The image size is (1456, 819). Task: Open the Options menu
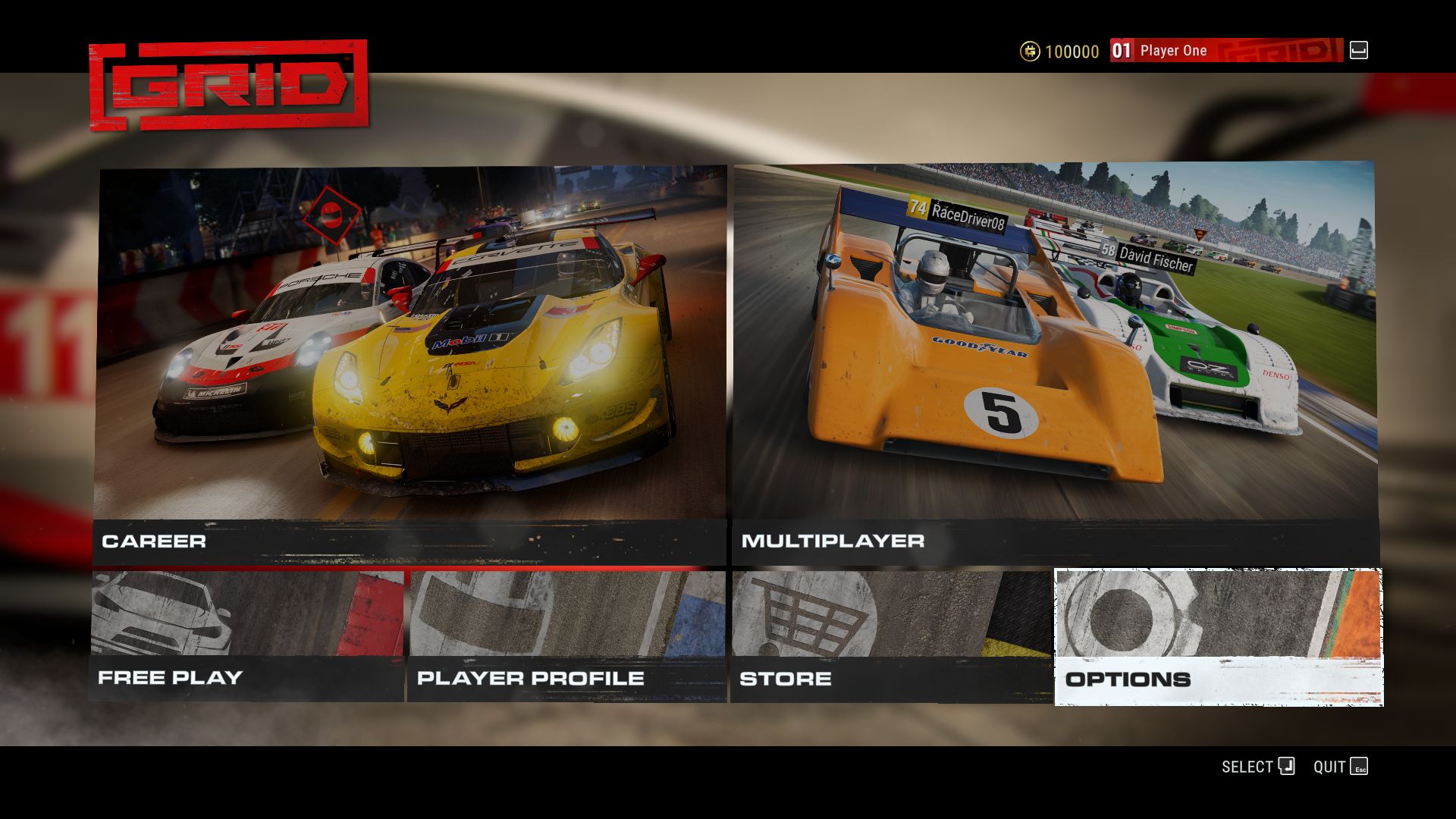[1219, 637]
